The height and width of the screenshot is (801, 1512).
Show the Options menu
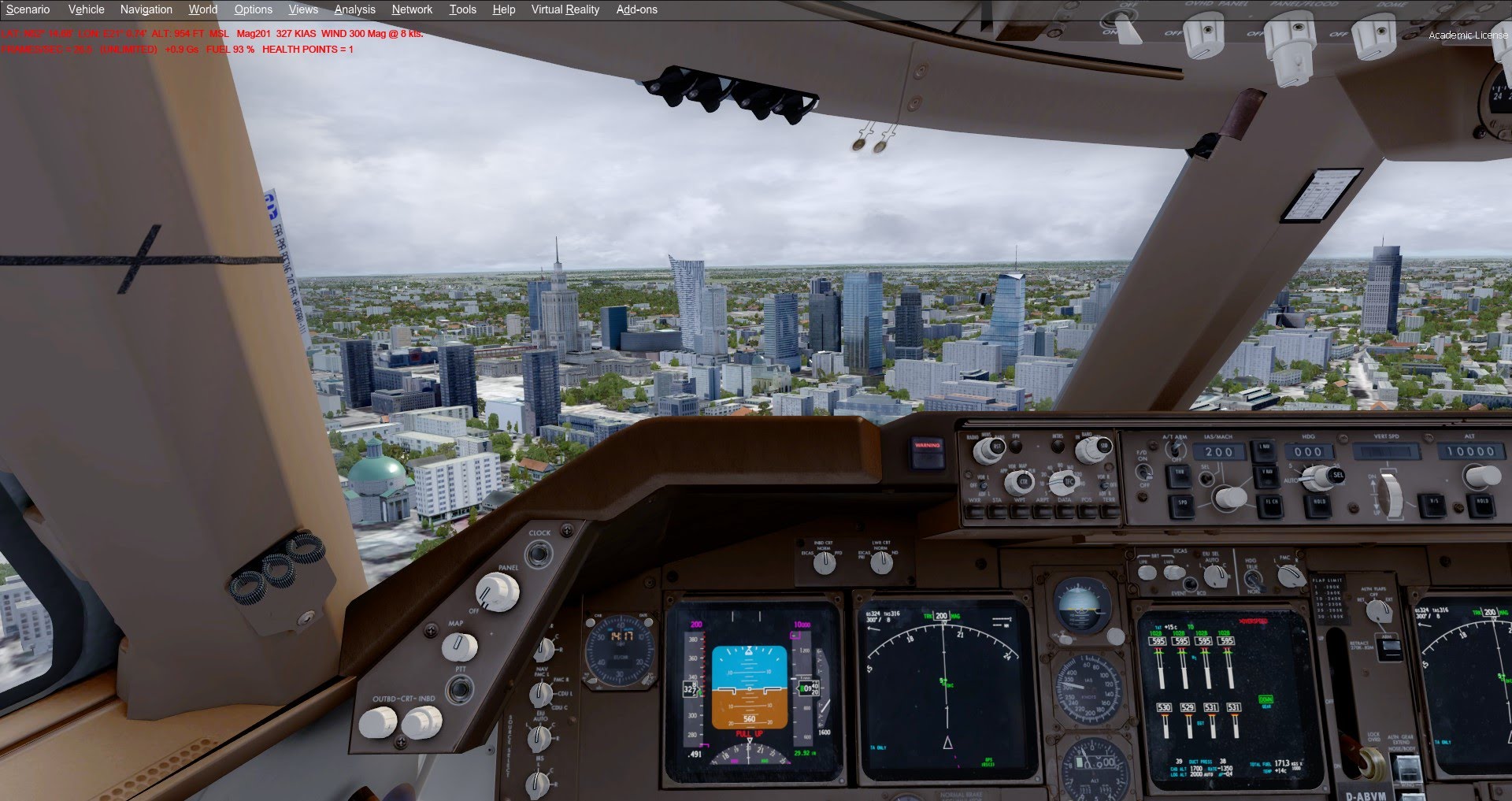coord(253,9)
